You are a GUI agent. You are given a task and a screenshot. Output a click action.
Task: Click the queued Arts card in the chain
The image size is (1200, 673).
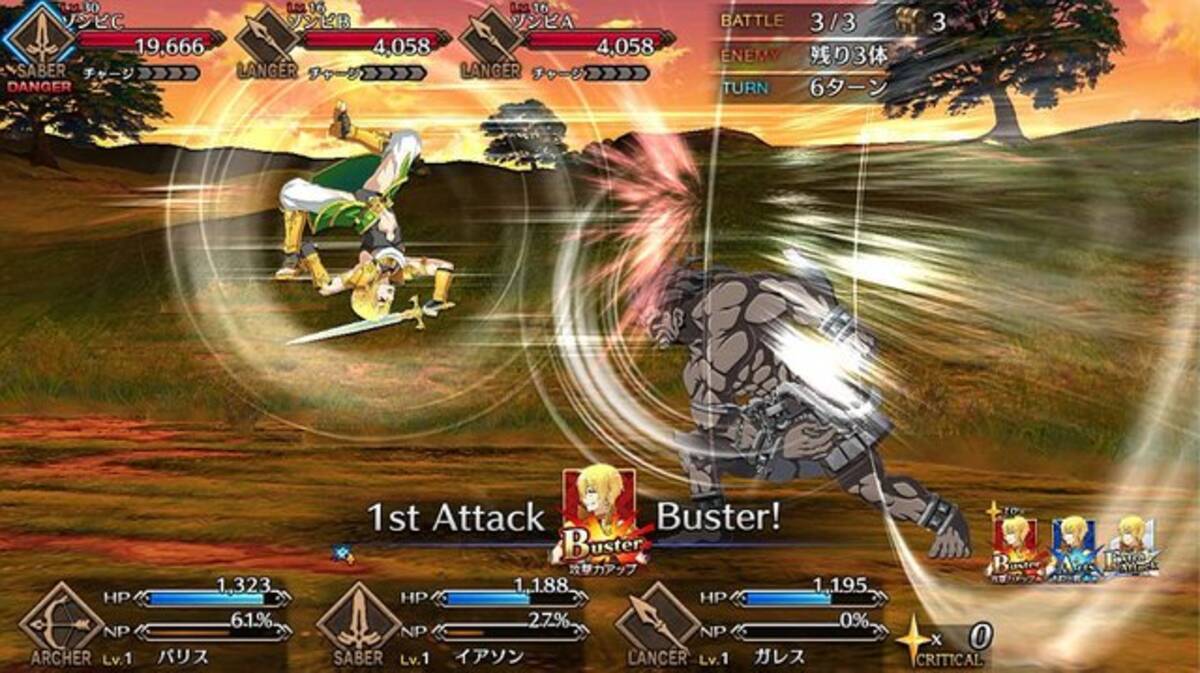[x=1073, y=549]
